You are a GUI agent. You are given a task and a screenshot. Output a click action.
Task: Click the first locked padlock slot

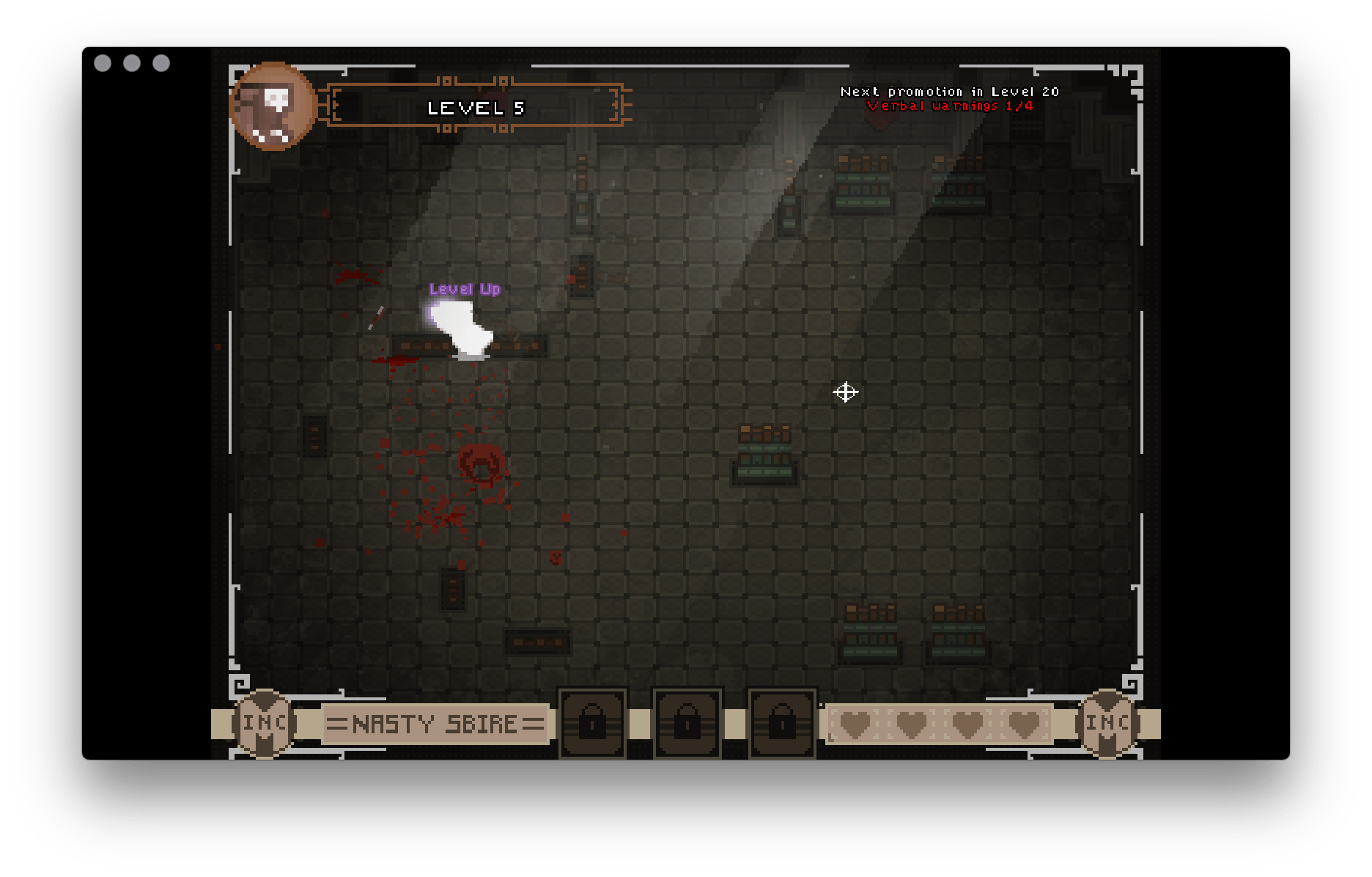[591, 724]
